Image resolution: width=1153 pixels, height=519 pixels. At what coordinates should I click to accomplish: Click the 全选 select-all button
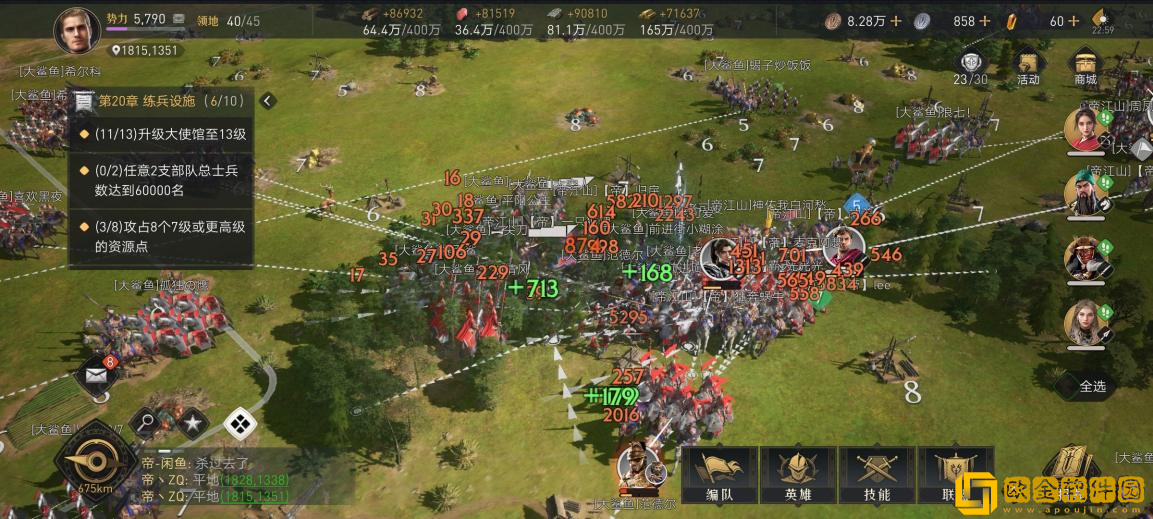[1093, 385]
